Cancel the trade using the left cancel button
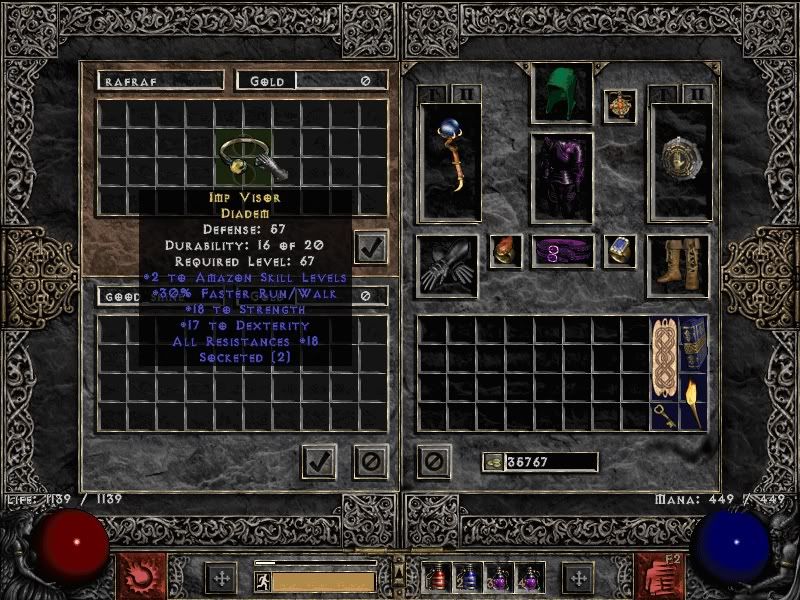Screen dimensions: 800x600 click(370, 461)
